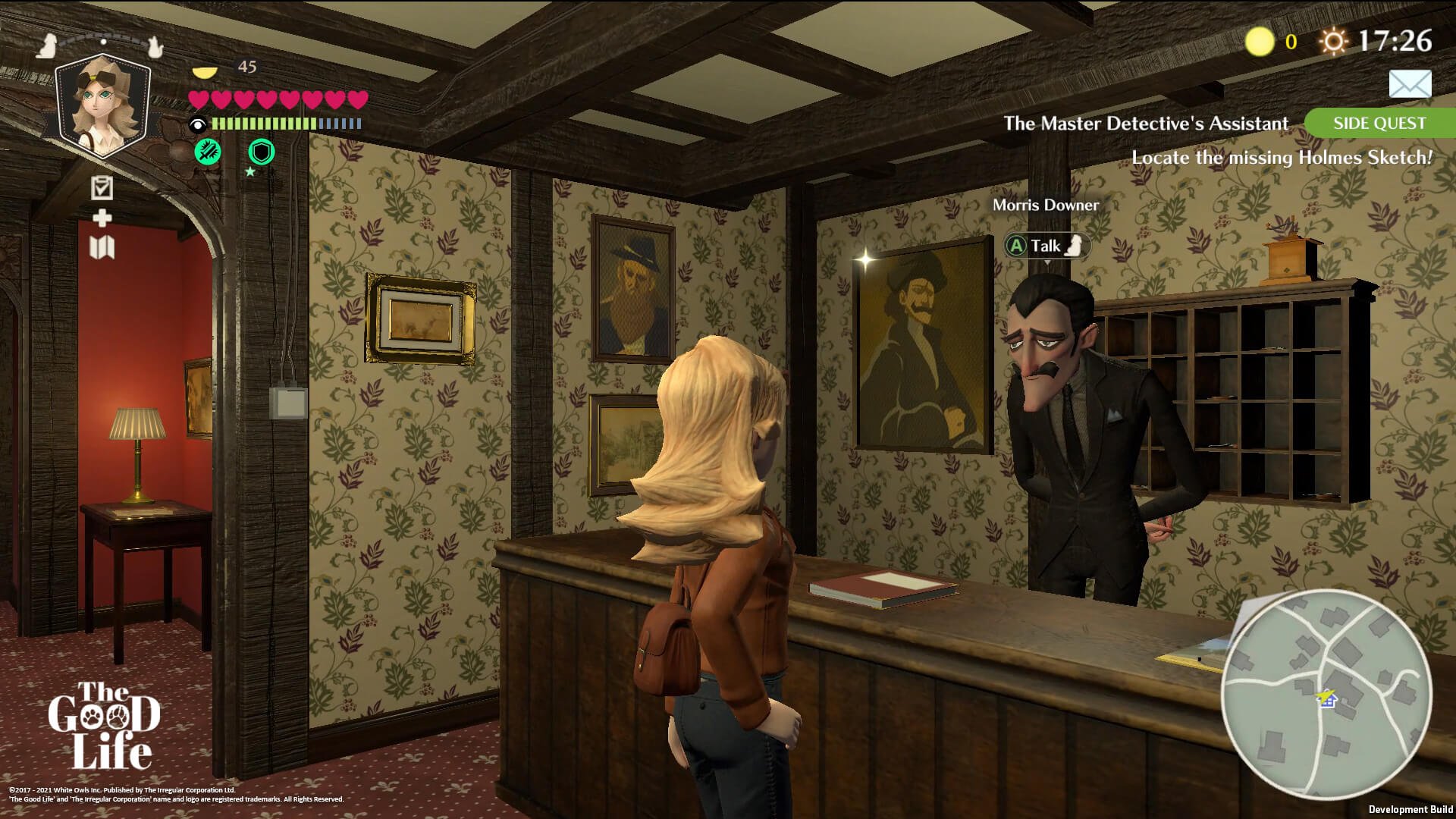The width and height of the screenshot is (1456, 819).
Task: Click the yellow coin currency icon
Action: [1260, 42]
